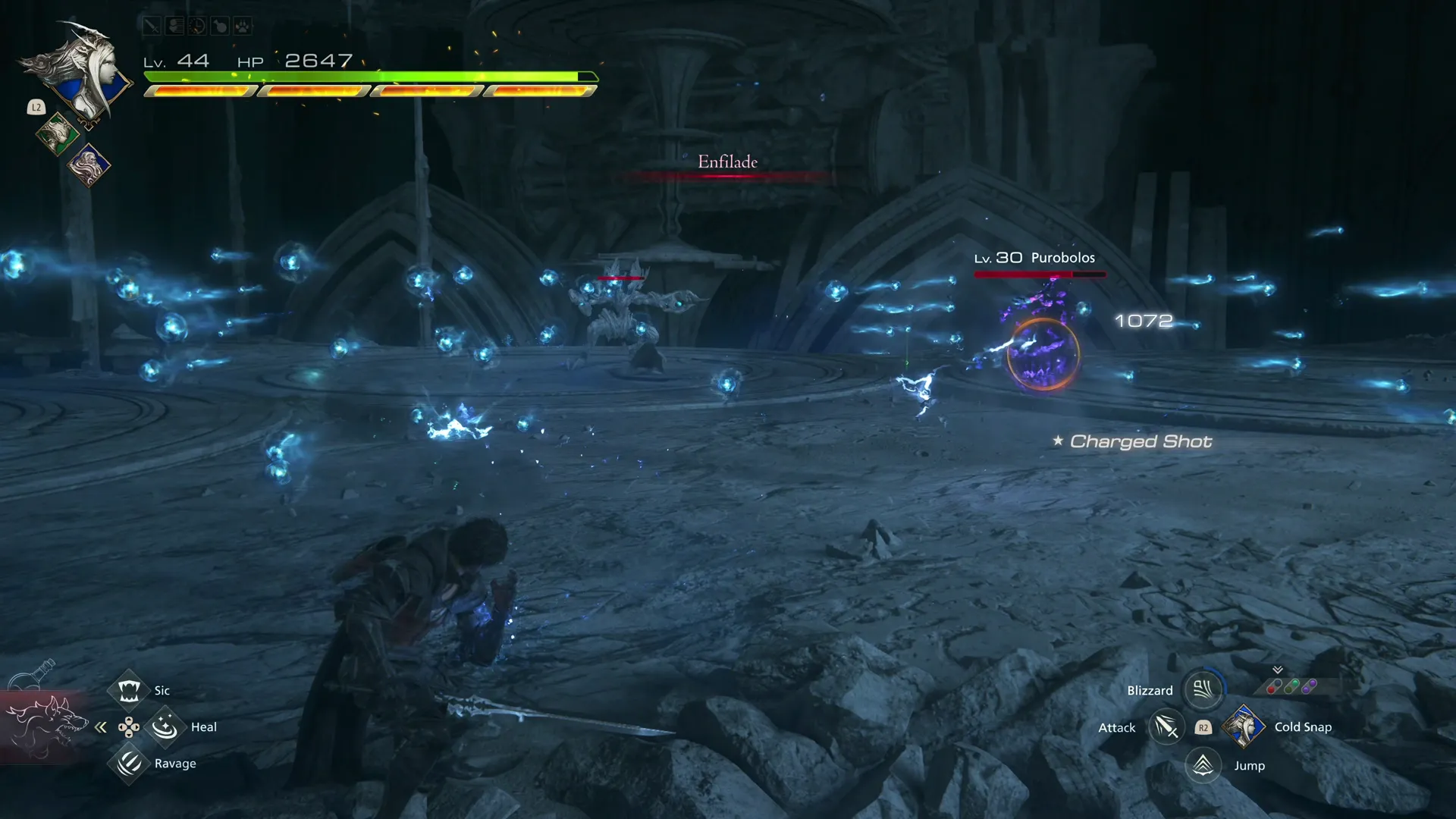Click the Enfilade boss title
1456x819 pixels.
[x=728, y=162]
